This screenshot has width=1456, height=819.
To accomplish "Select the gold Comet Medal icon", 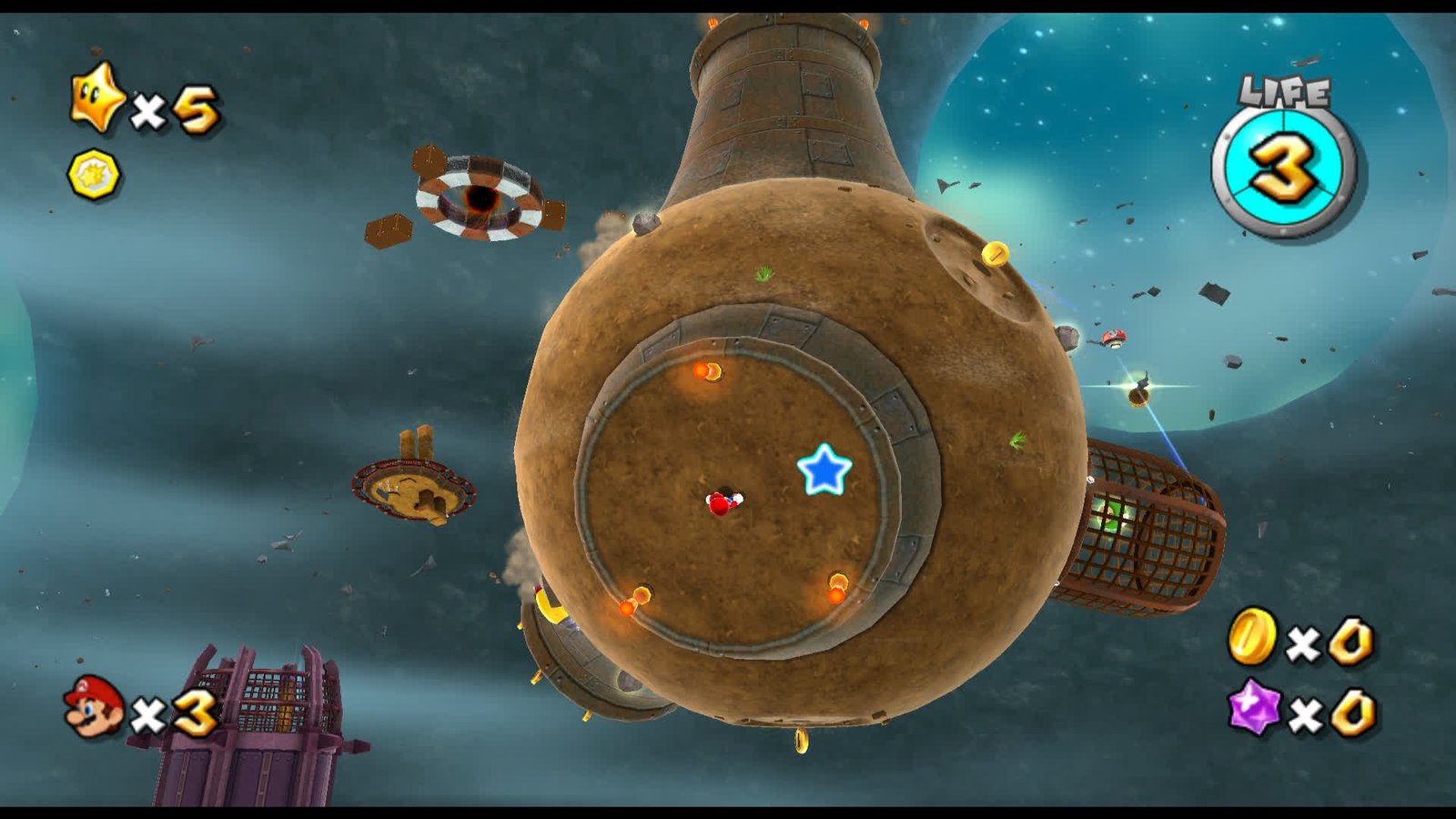I will pyautogui.click(x=94, y=174).
